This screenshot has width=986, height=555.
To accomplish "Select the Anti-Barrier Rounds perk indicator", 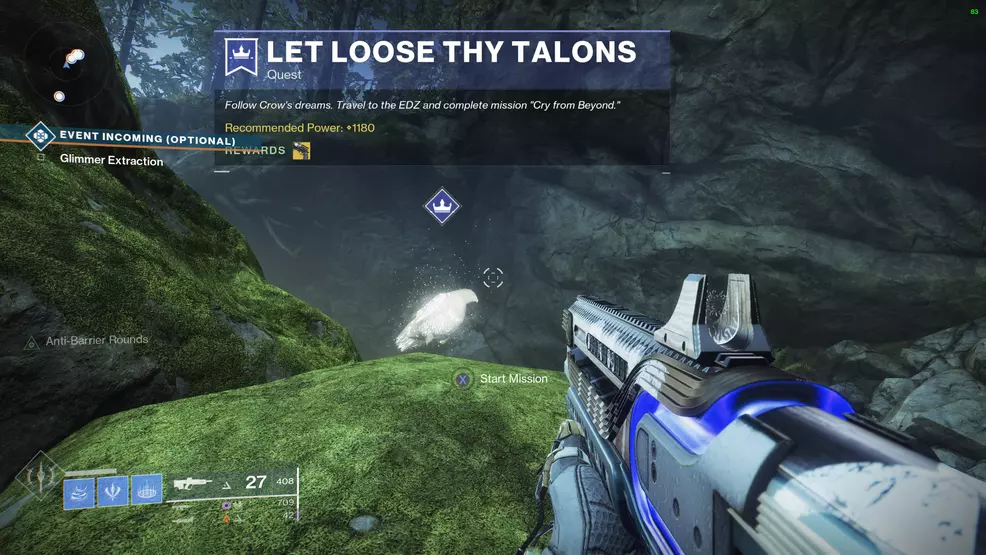I will coord(96,341).
